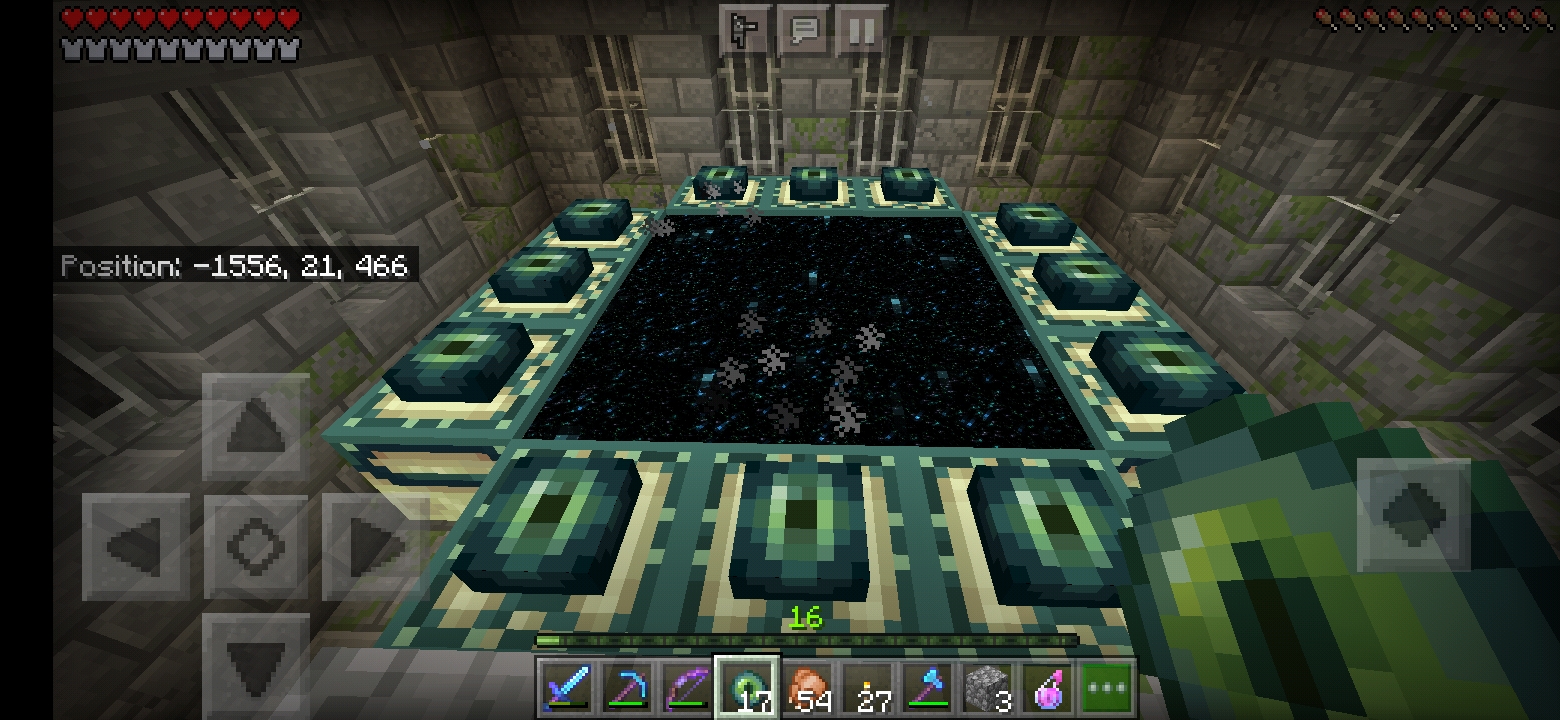Select the diamond pickaxe hotbar slot
The image size is (1560, 720).
(628, 688)
